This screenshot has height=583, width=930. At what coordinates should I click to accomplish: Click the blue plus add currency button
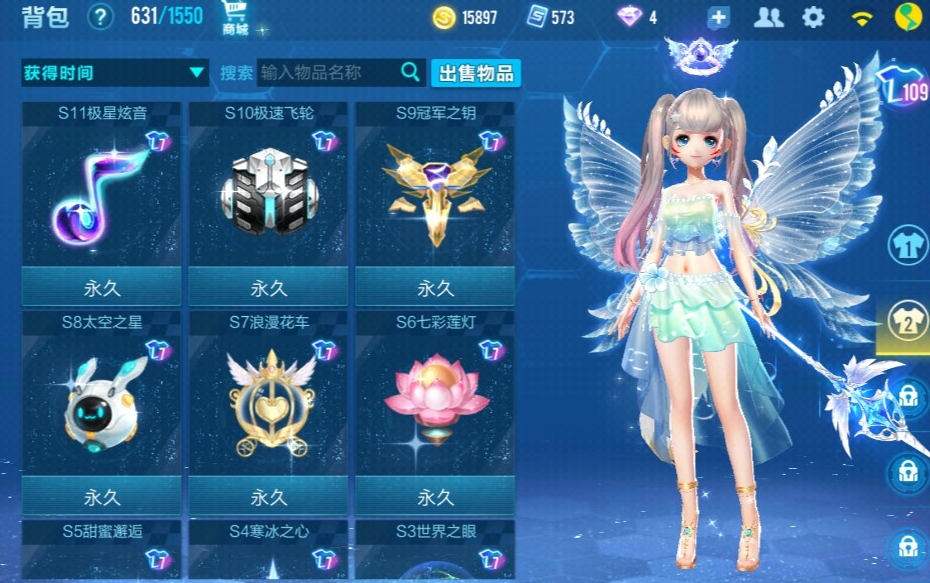click(x=718, y=17)
